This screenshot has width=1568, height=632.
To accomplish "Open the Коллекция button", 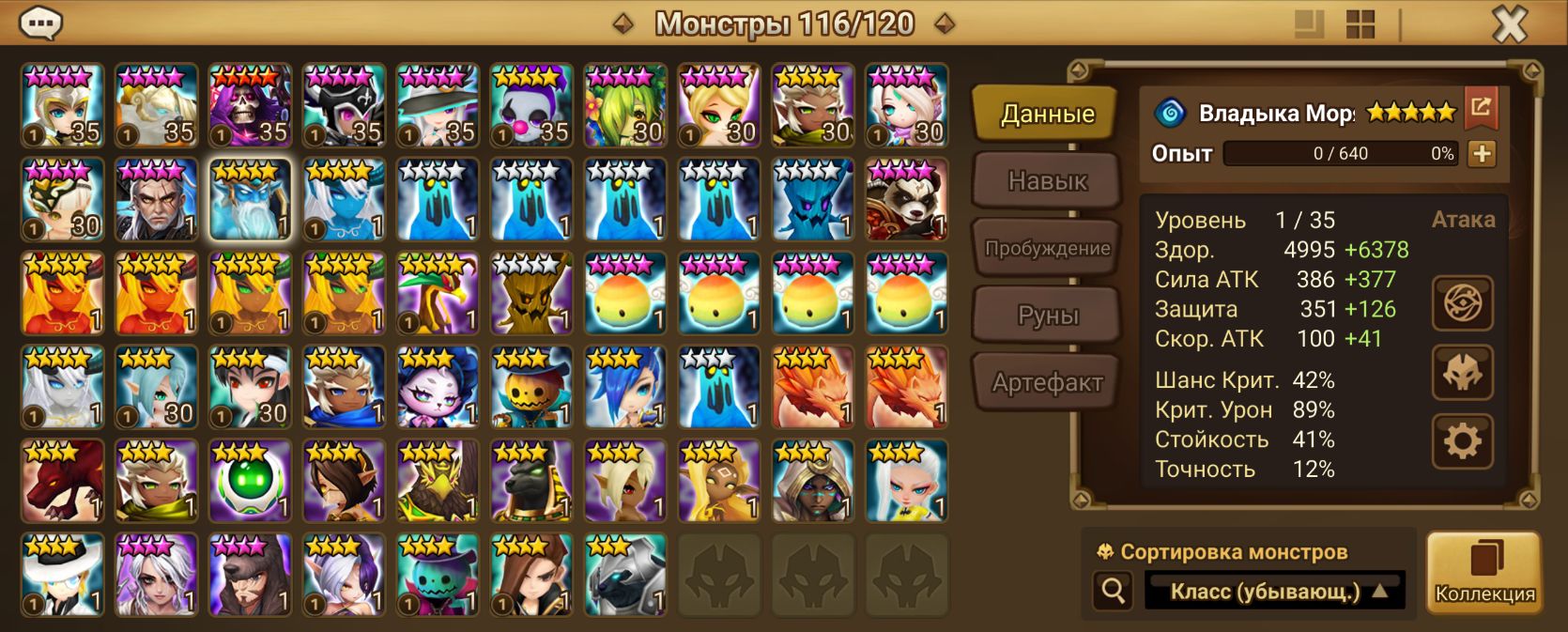I will click(x=1483, y=573).
